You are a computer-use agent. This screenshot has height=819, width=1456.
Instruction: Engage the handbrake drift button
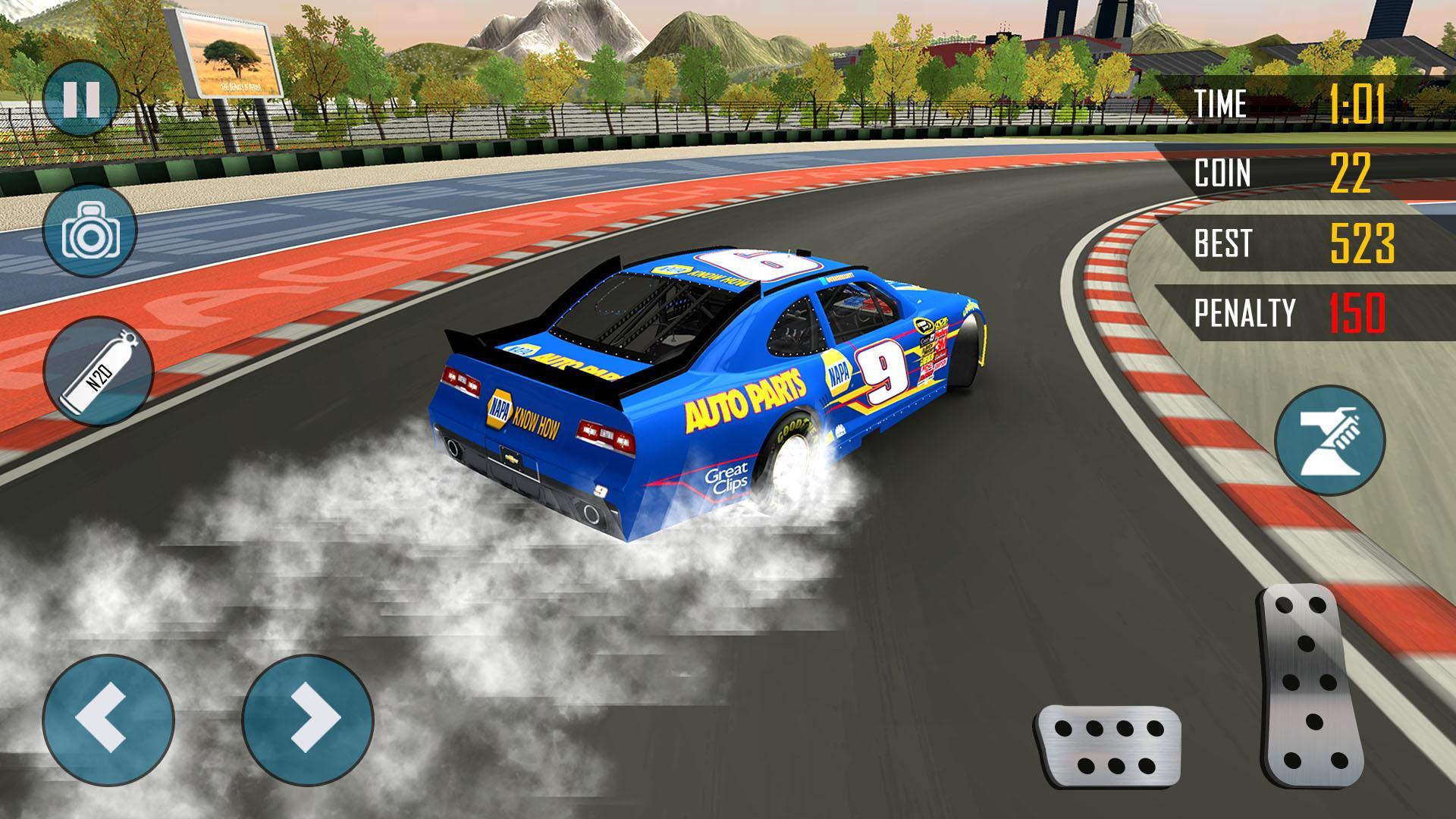pos(1330,441)
